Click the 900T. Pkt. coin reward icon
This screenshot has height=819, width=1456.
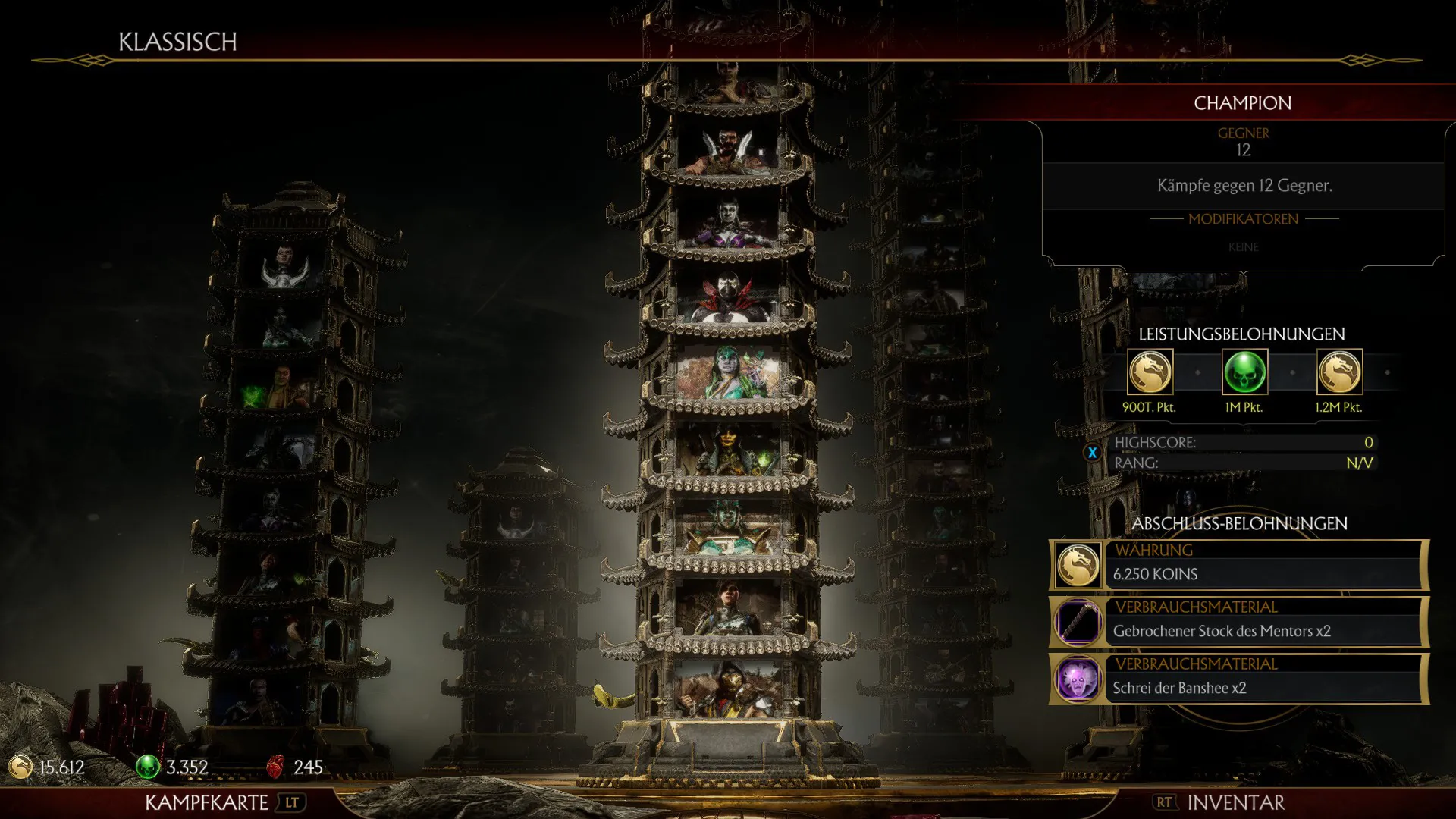tap(1150, 372)
